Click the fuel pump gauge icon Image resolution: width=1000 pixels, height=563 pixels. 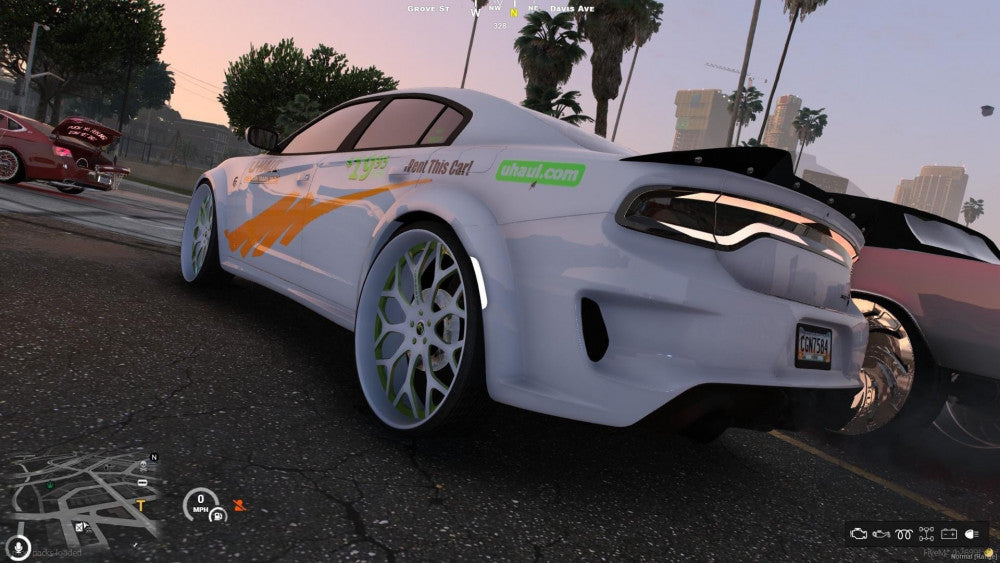pos(216,515)
